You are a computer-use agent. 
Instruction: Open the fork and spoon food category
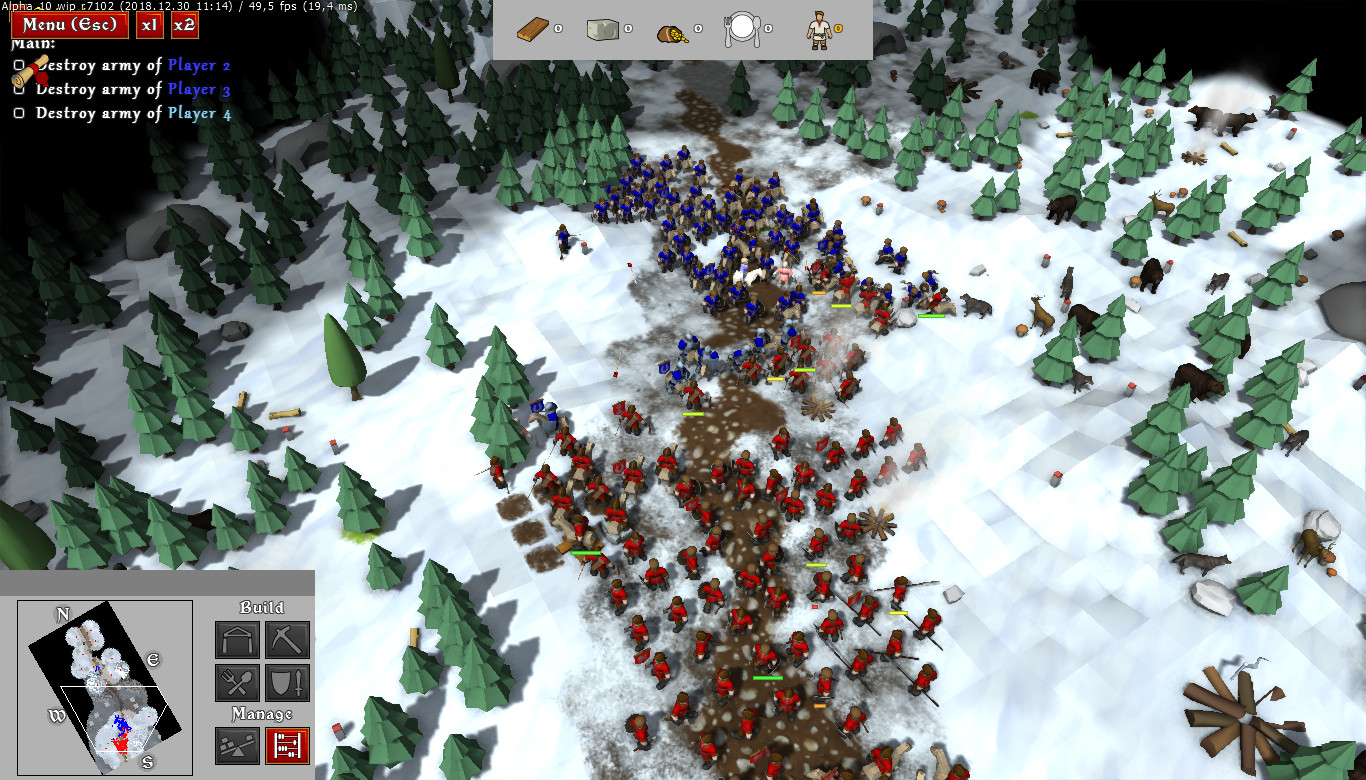tap(237, 683)
